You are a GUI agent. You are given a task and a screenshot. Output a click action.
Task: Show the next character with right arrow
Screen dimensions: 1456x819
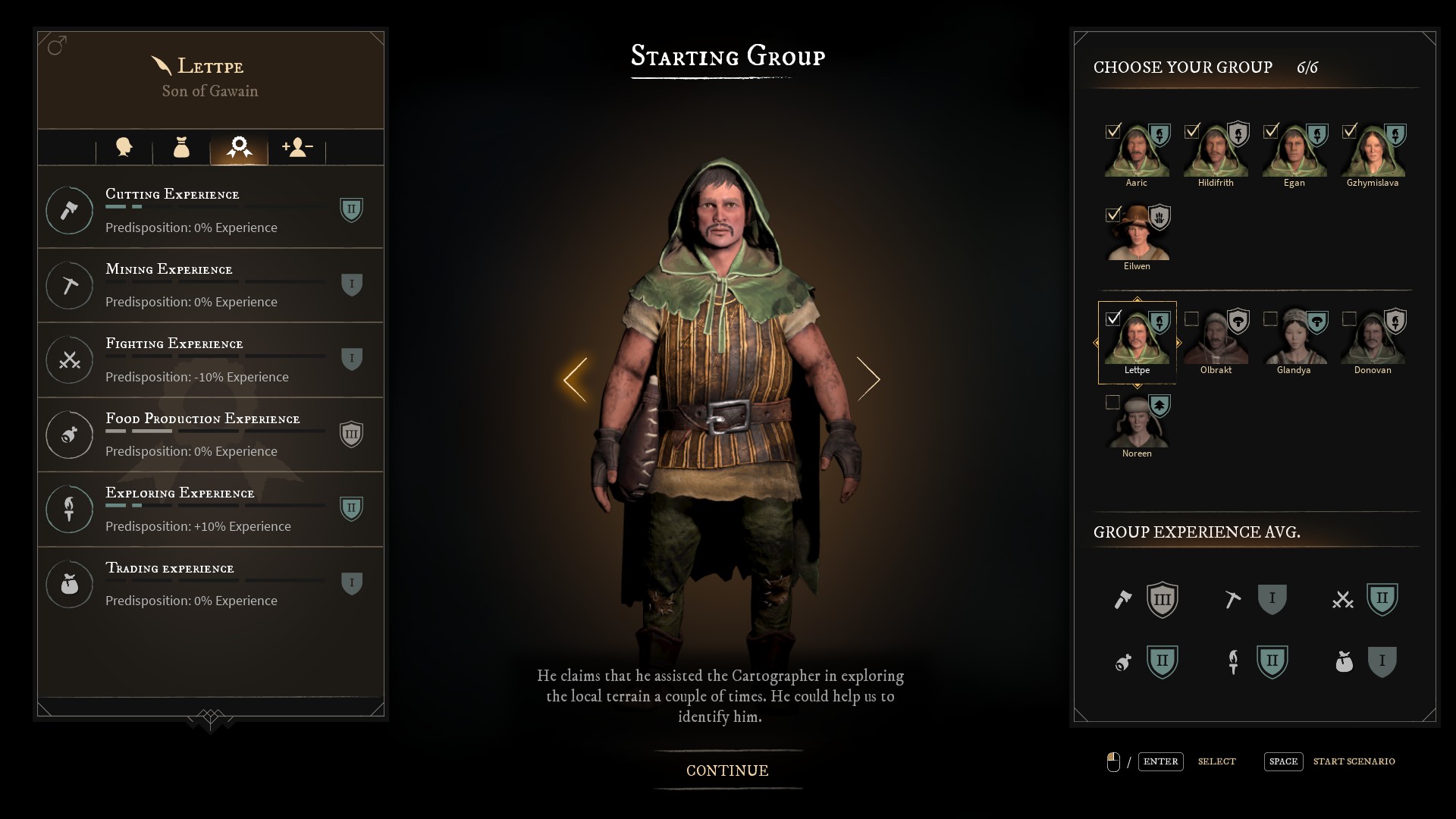click(868, 379)
